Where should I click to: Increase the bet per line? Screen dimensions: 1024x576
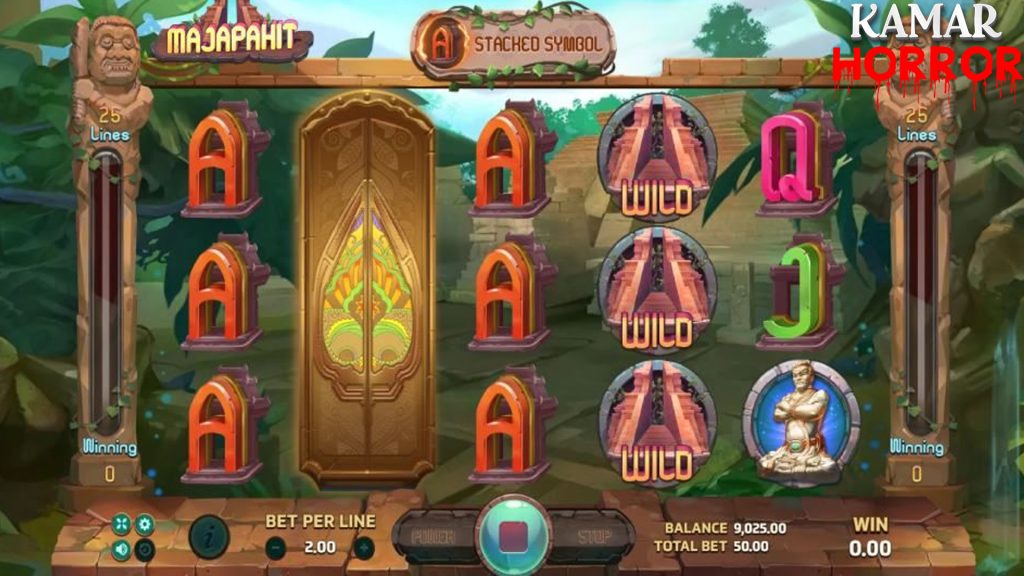click(x=364, y=547)
